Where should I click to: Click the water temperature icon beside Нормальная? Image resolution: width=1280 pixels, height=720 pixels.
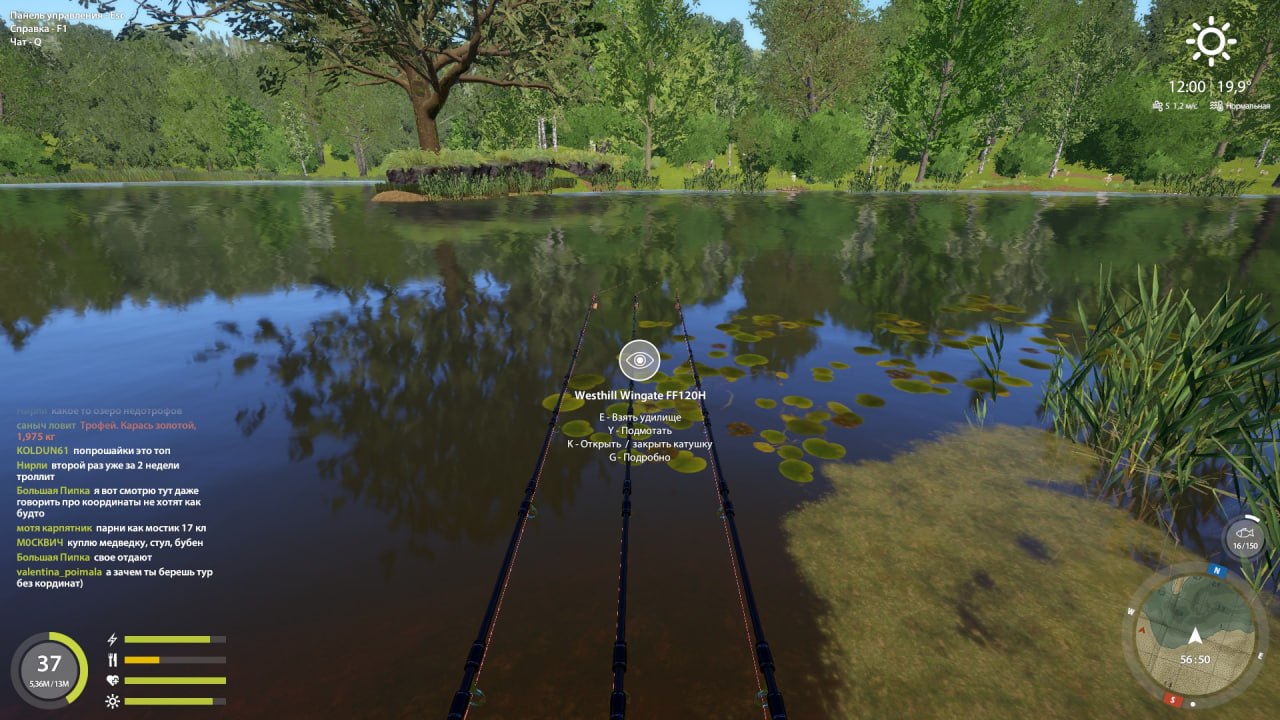pos(1218,106)
